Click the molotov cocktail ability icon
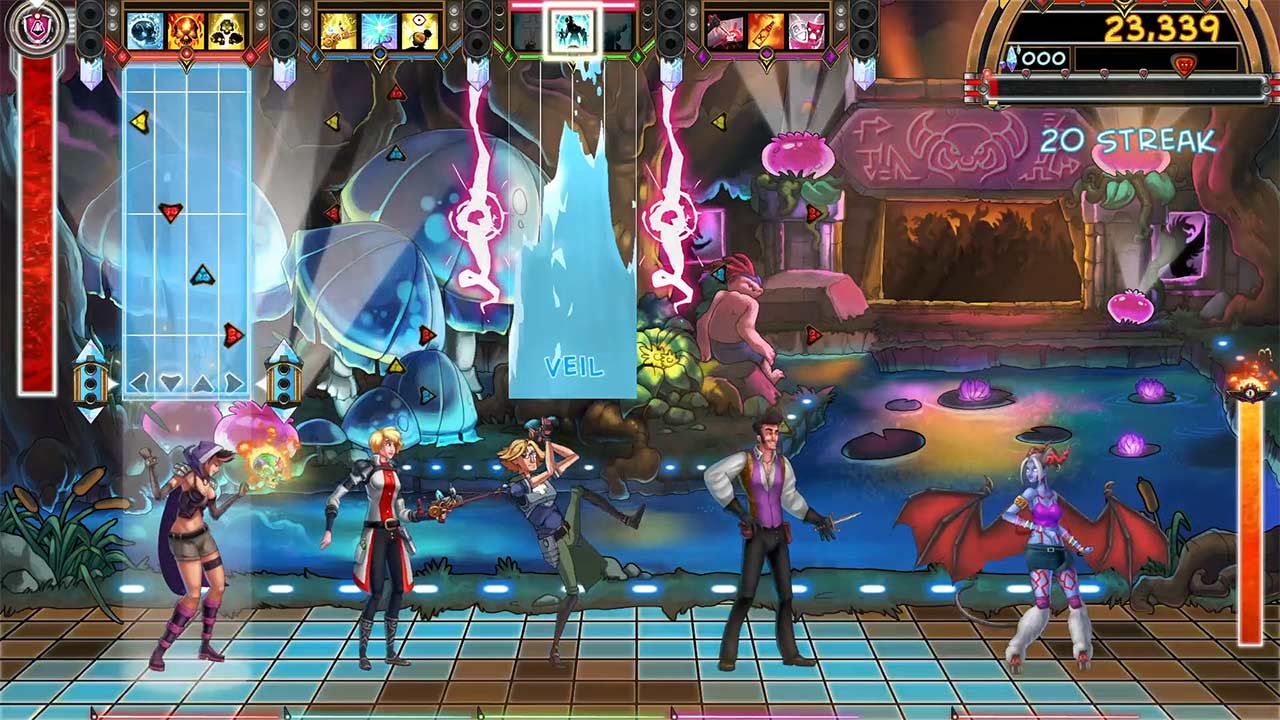The height and width of the screenshot is (720, 1280). 766,30
